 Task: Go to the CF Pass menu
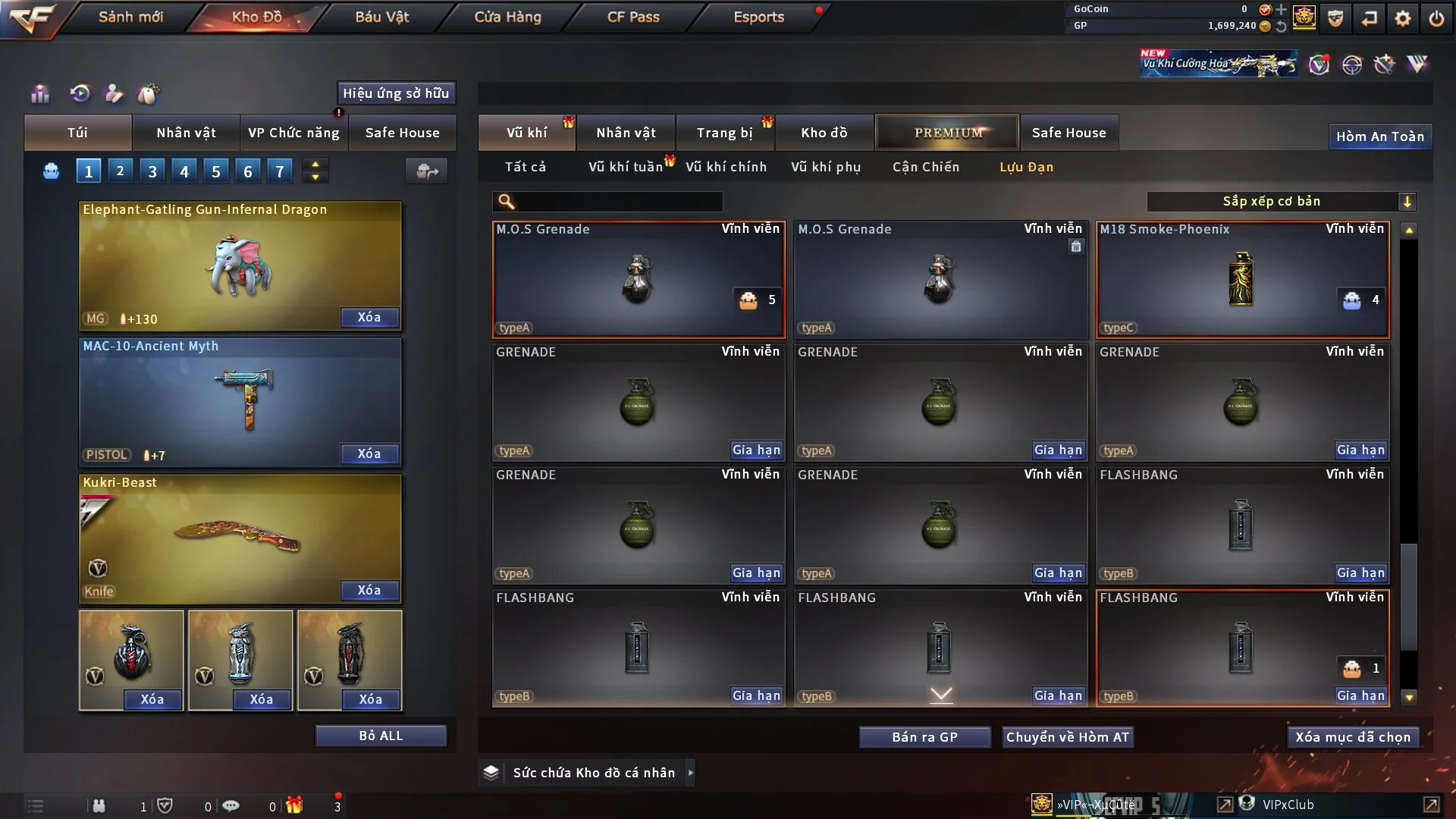pos(633,17)
